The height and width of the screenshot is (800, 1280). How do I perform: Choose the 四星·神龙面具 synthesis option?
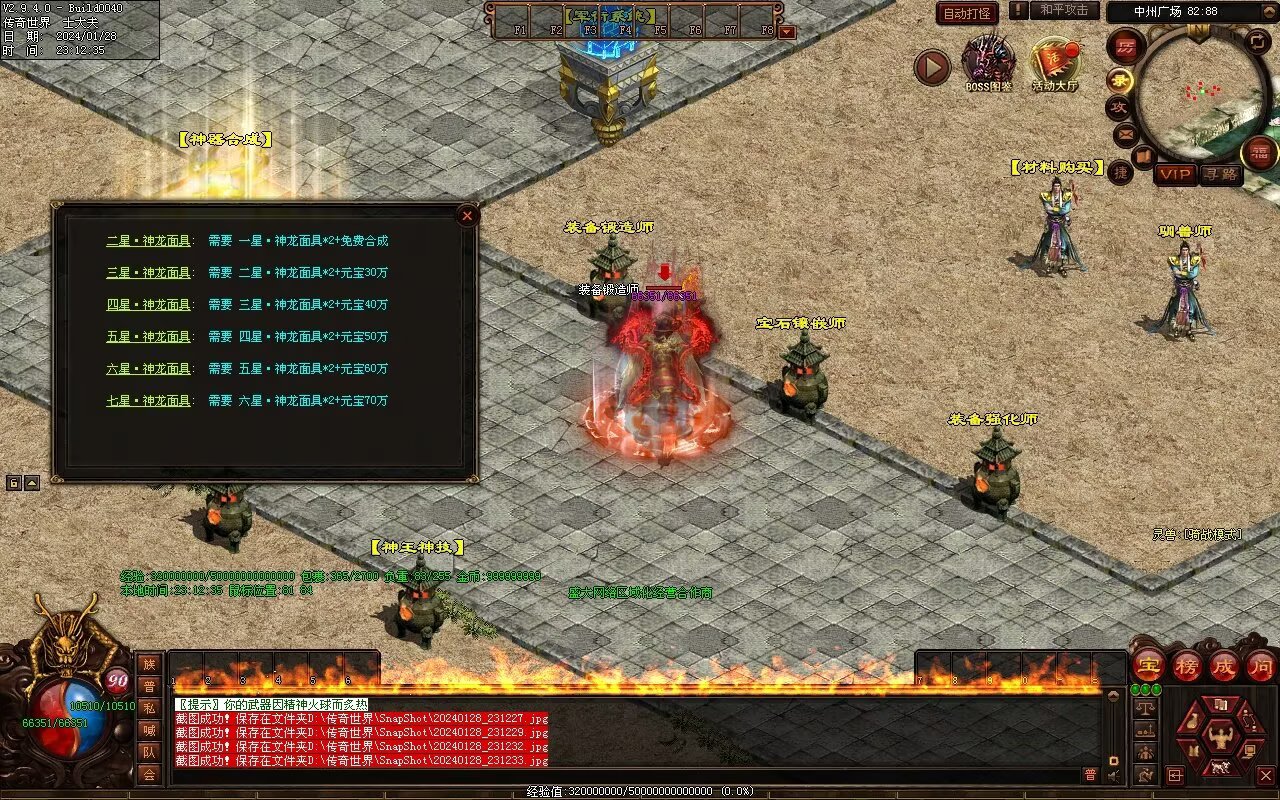[148, 305]
